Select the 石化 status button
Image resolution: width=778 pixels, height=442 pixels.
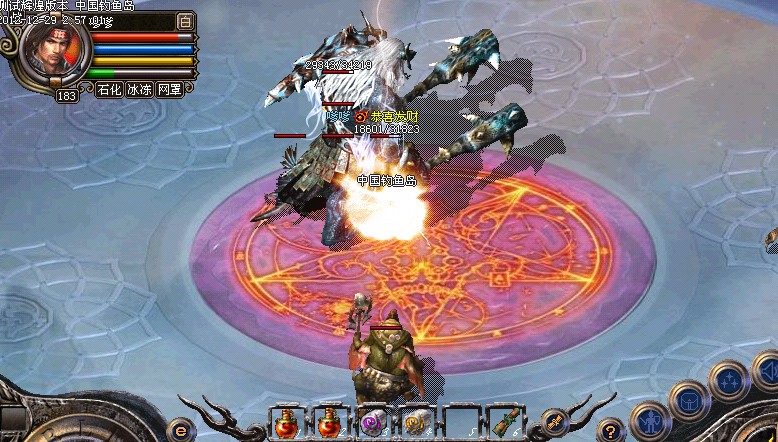tap(110, 89)
